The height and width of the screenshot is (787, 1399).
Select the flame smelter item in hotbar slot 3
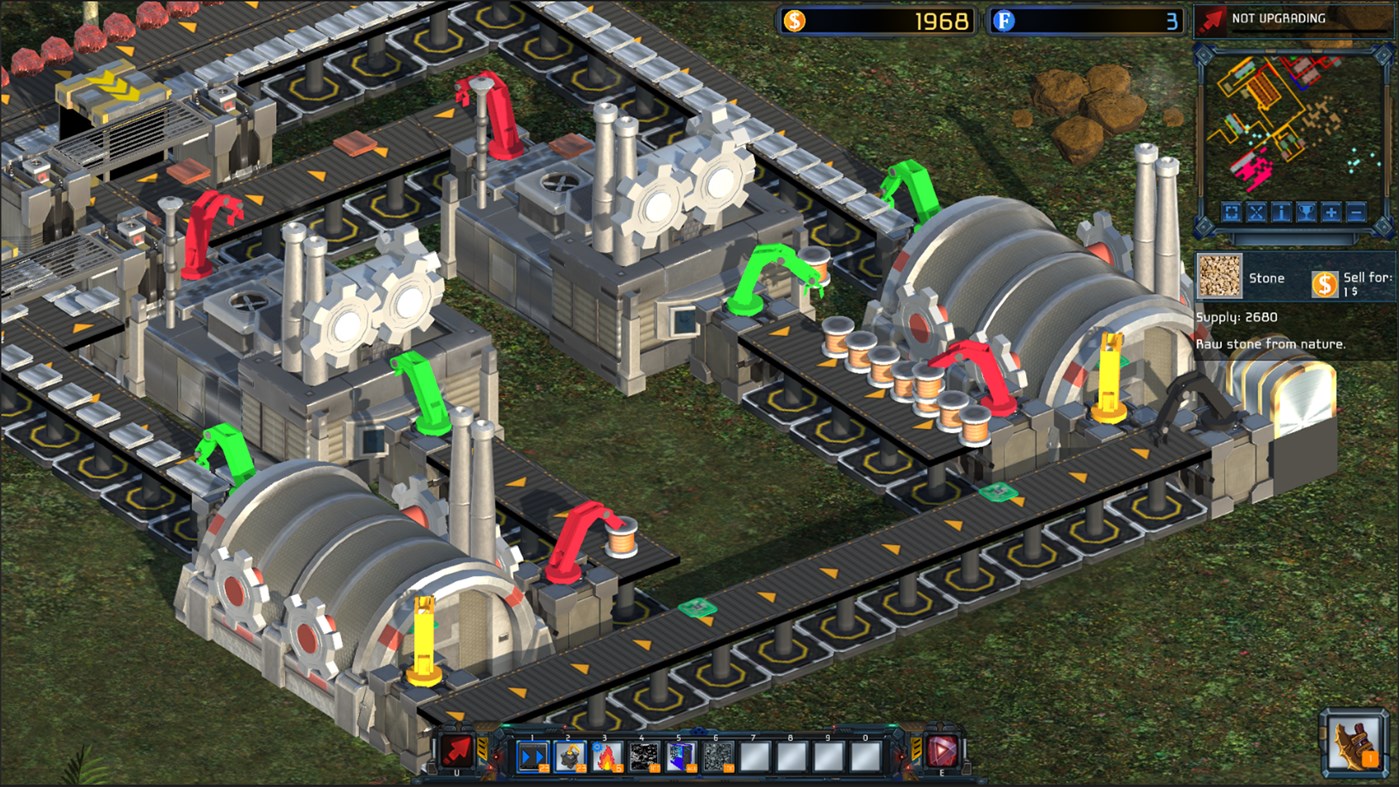tap(604, 757)
